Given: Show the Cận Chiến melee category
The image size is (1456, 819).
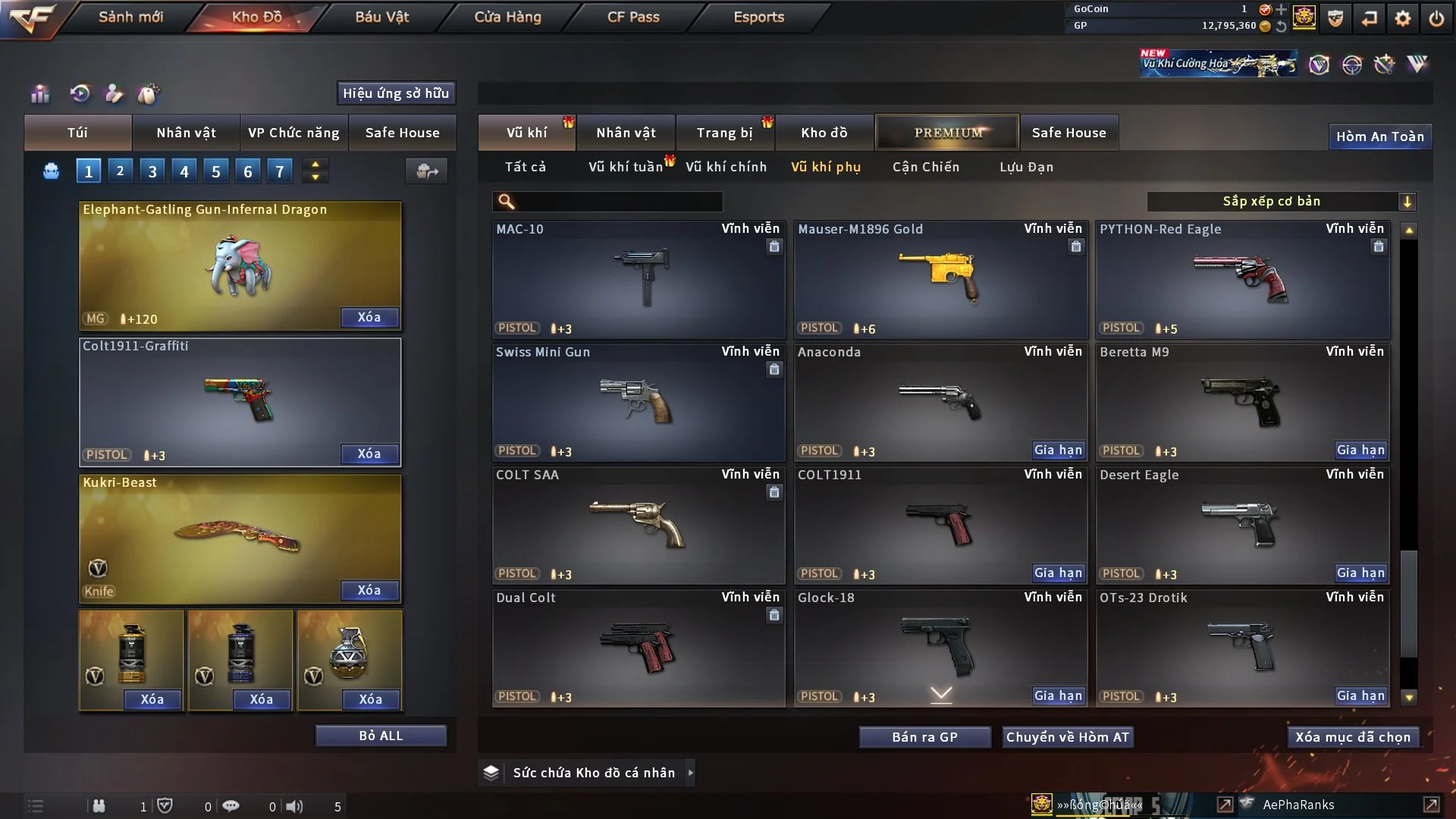Looking at the screenshot, I should (925, 167).
